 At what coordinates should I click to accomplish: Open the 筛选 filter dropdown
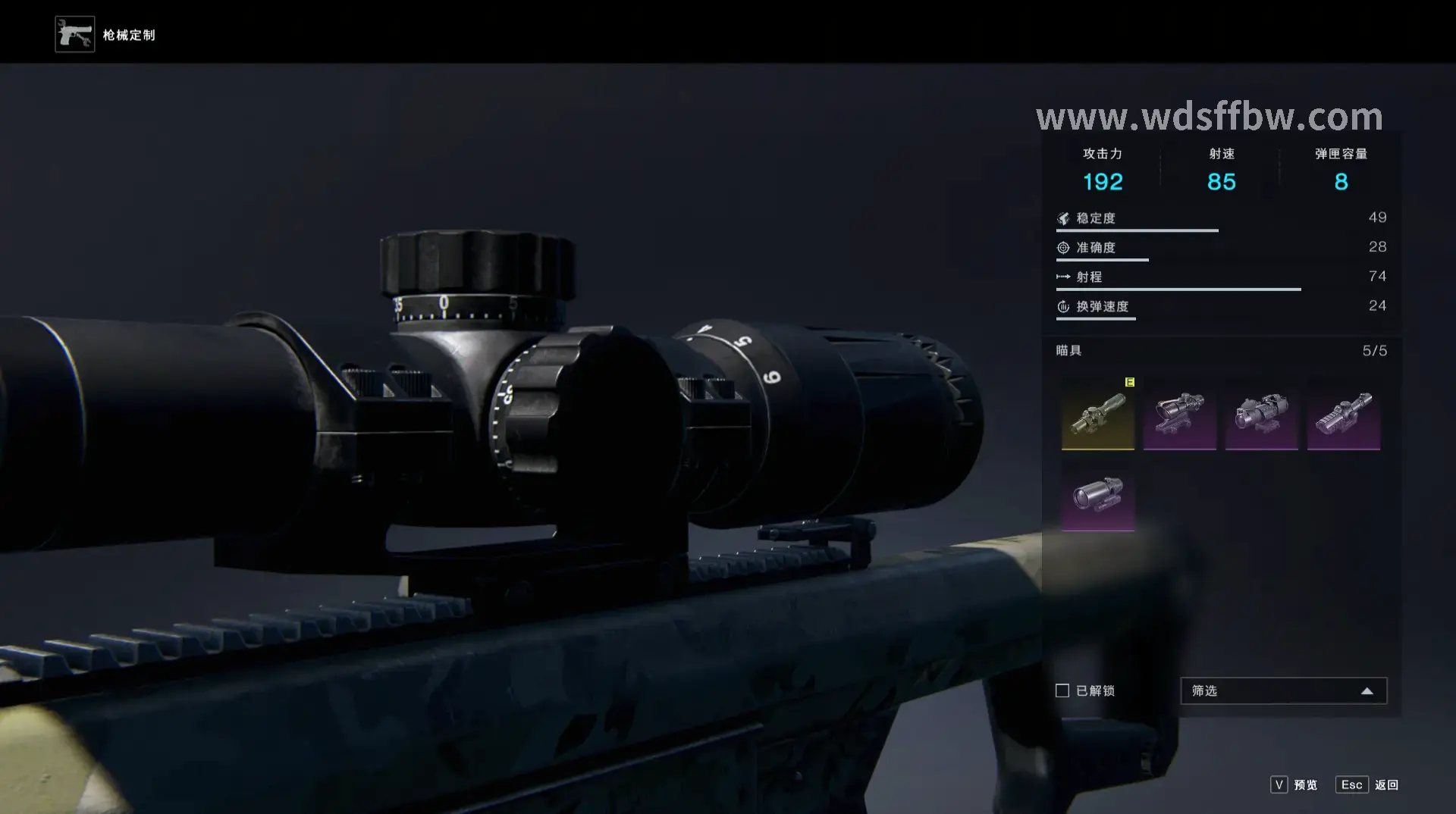pyautogui.click(x=1283, y=690)
